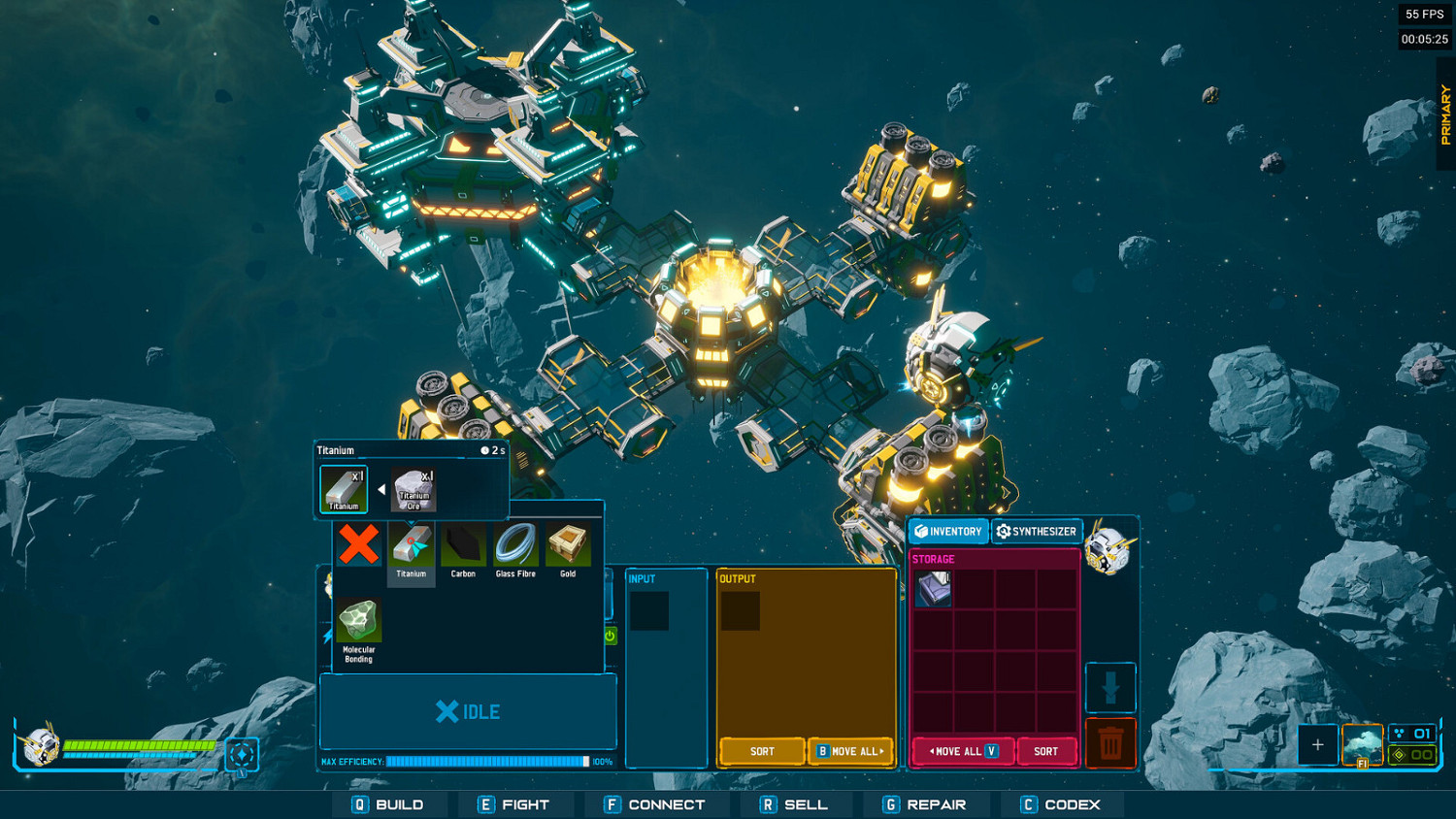Viewport: 1456px width, 819px height.
Task: Switch to the SYNTHESIZER tab
Action: point(1037,531)
